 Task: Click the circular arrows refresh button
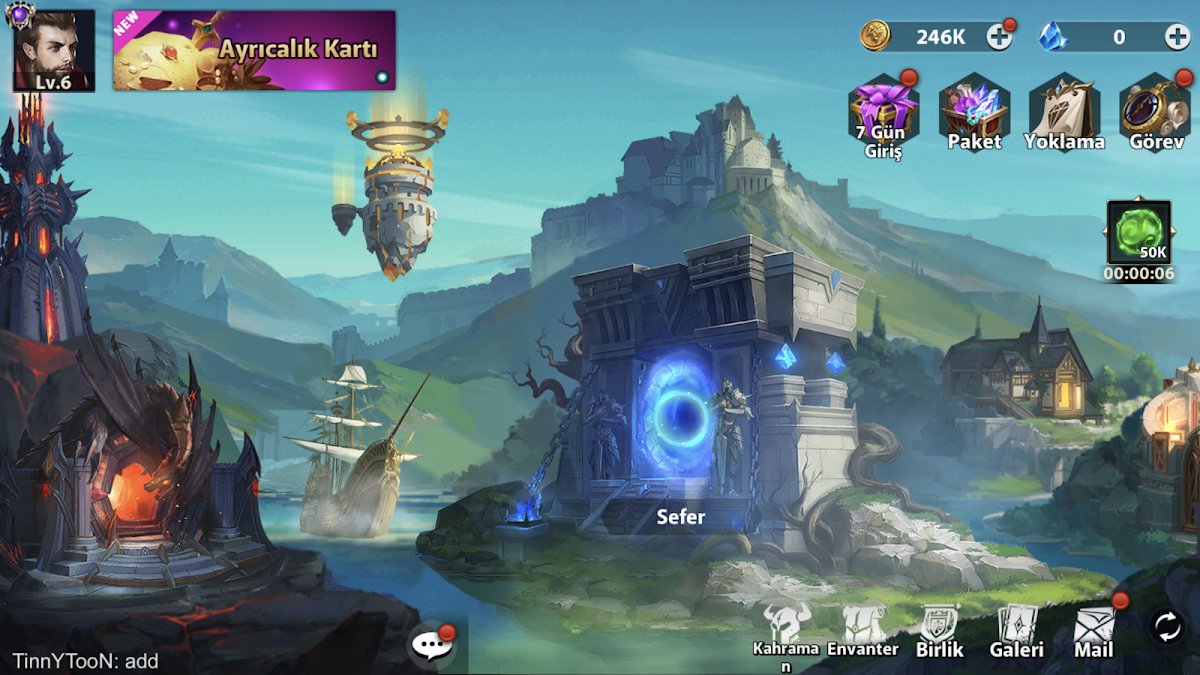(1167, 627)
